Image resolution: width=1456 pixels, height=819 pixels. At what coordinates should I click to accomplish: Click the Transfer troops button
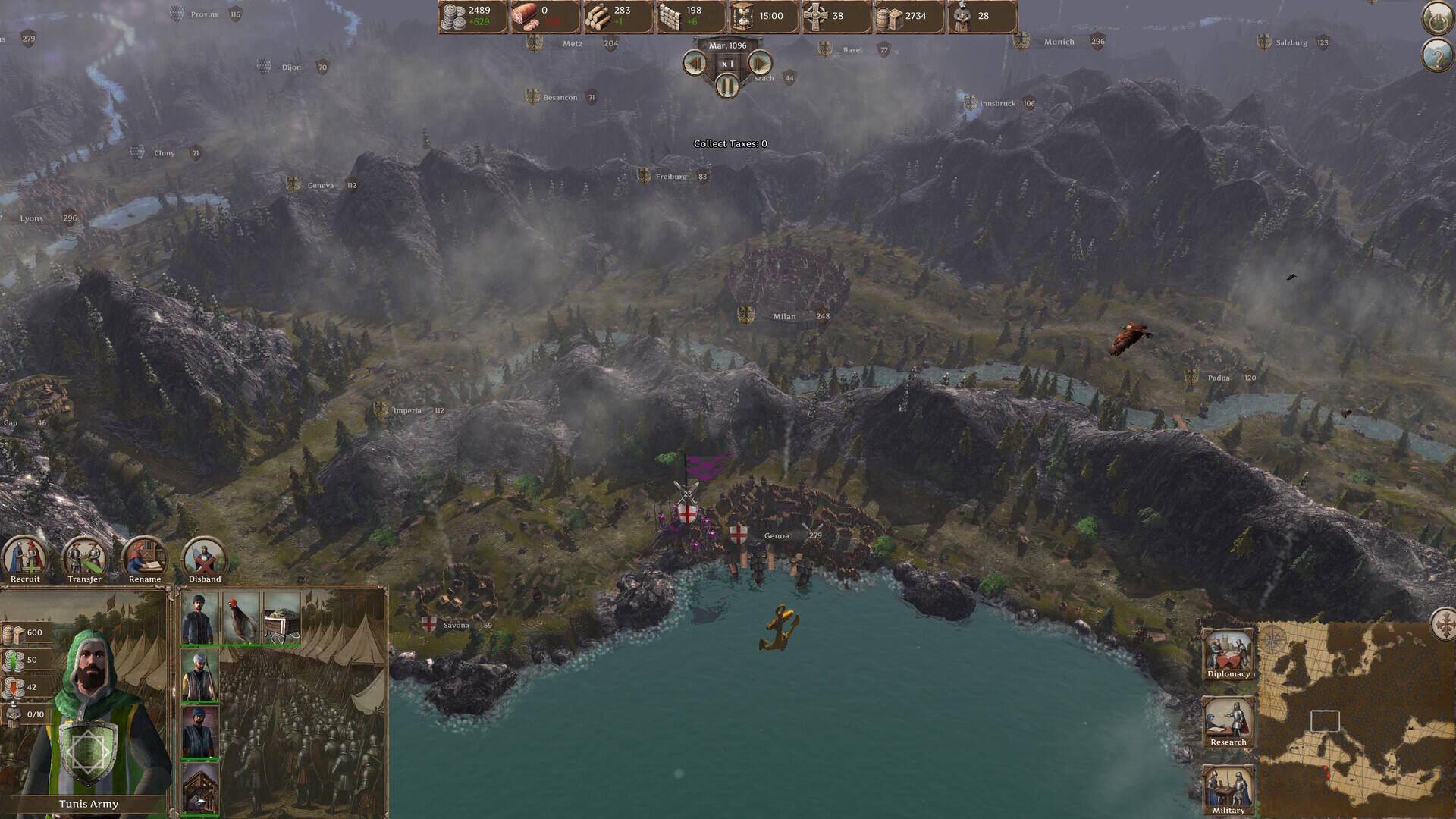point(84,560)
